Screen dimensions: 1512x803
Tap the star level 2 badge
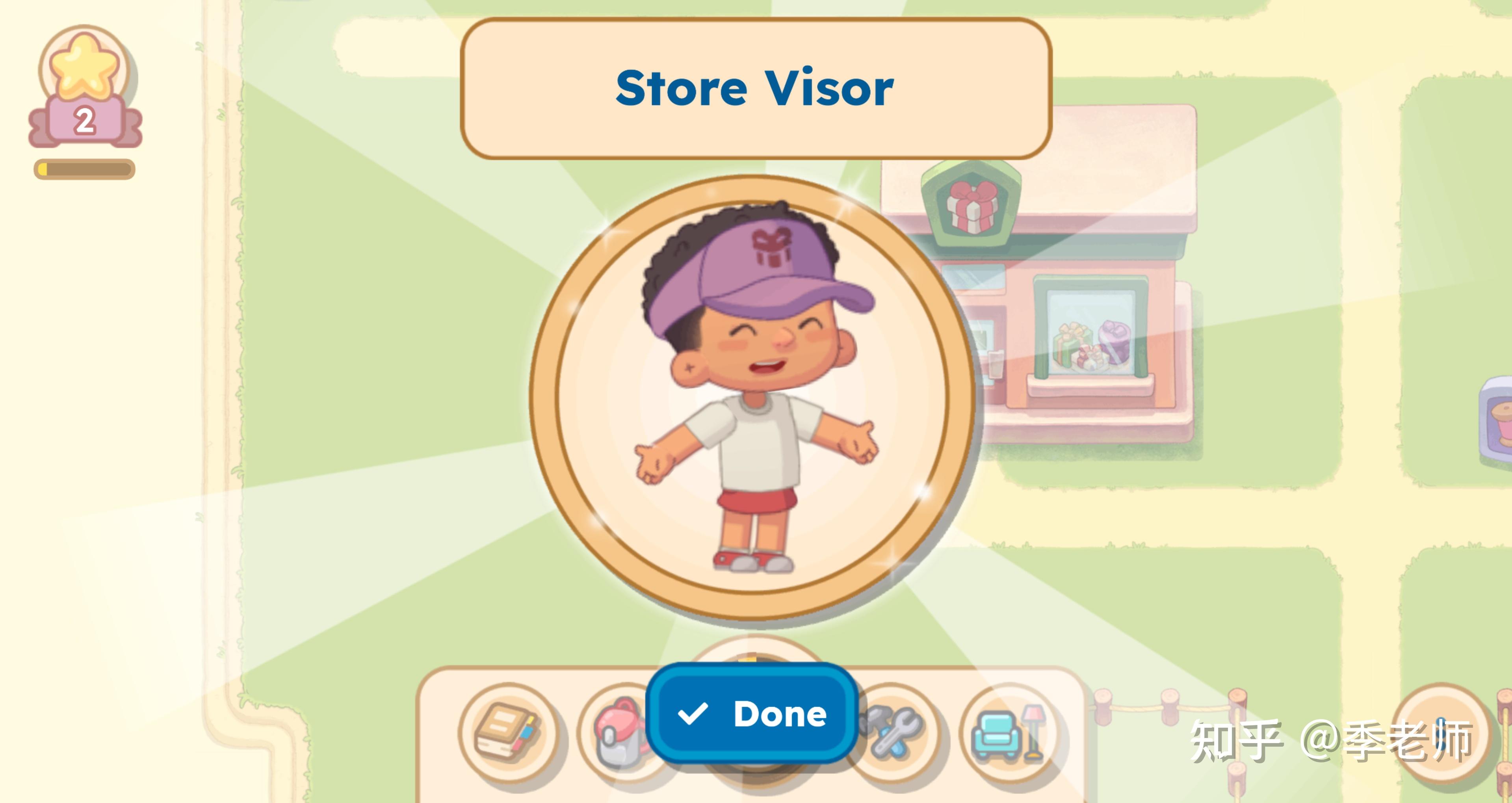coord(85,88)
